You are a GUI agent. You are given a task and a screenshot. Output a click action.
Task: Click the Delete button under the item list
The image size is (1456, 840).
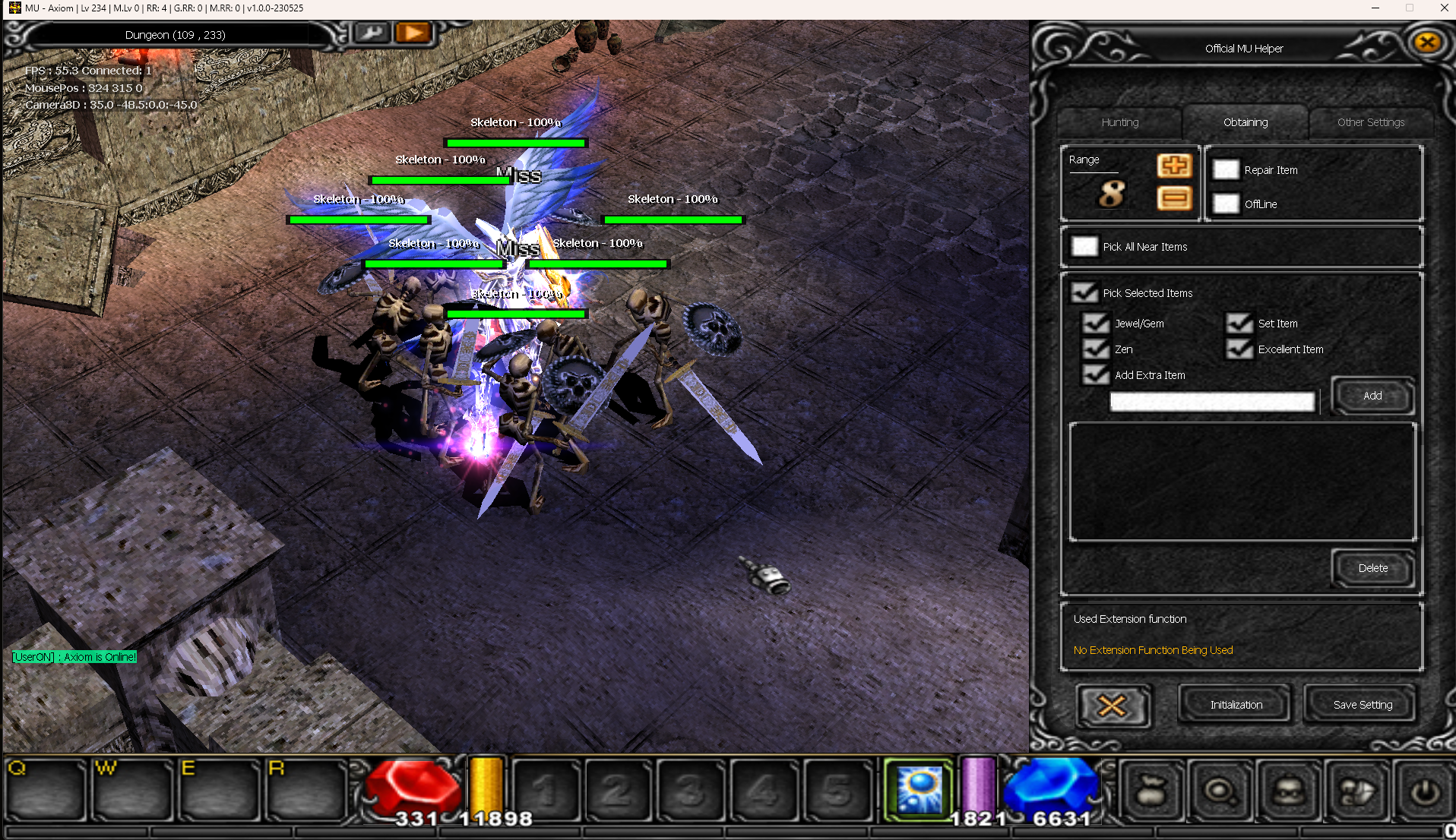[1372, 568]
